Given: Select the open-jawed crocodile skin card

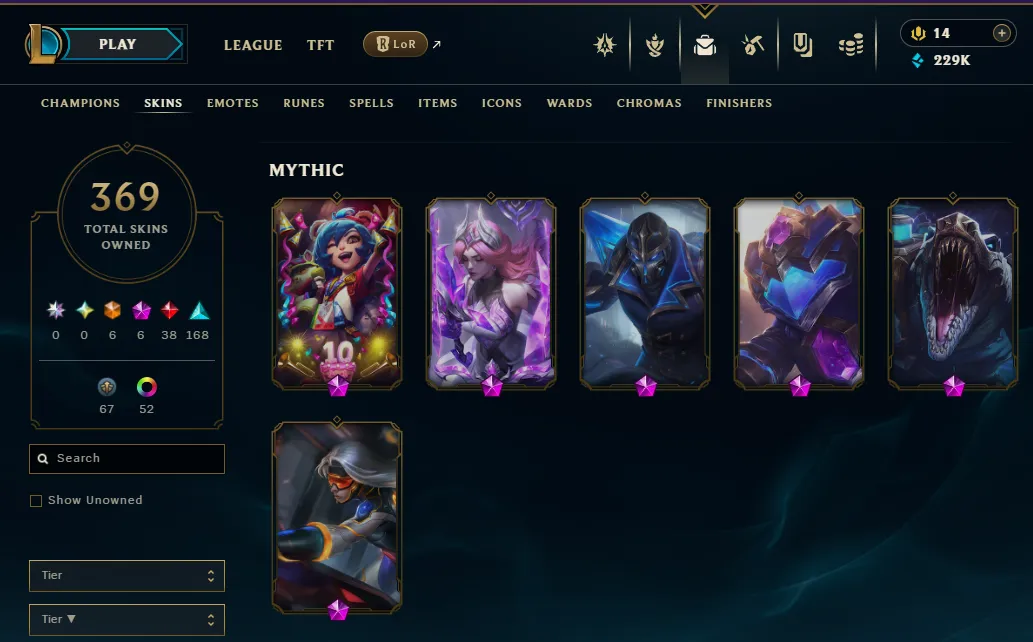Looking at the screenshot, I should (953, 290).
